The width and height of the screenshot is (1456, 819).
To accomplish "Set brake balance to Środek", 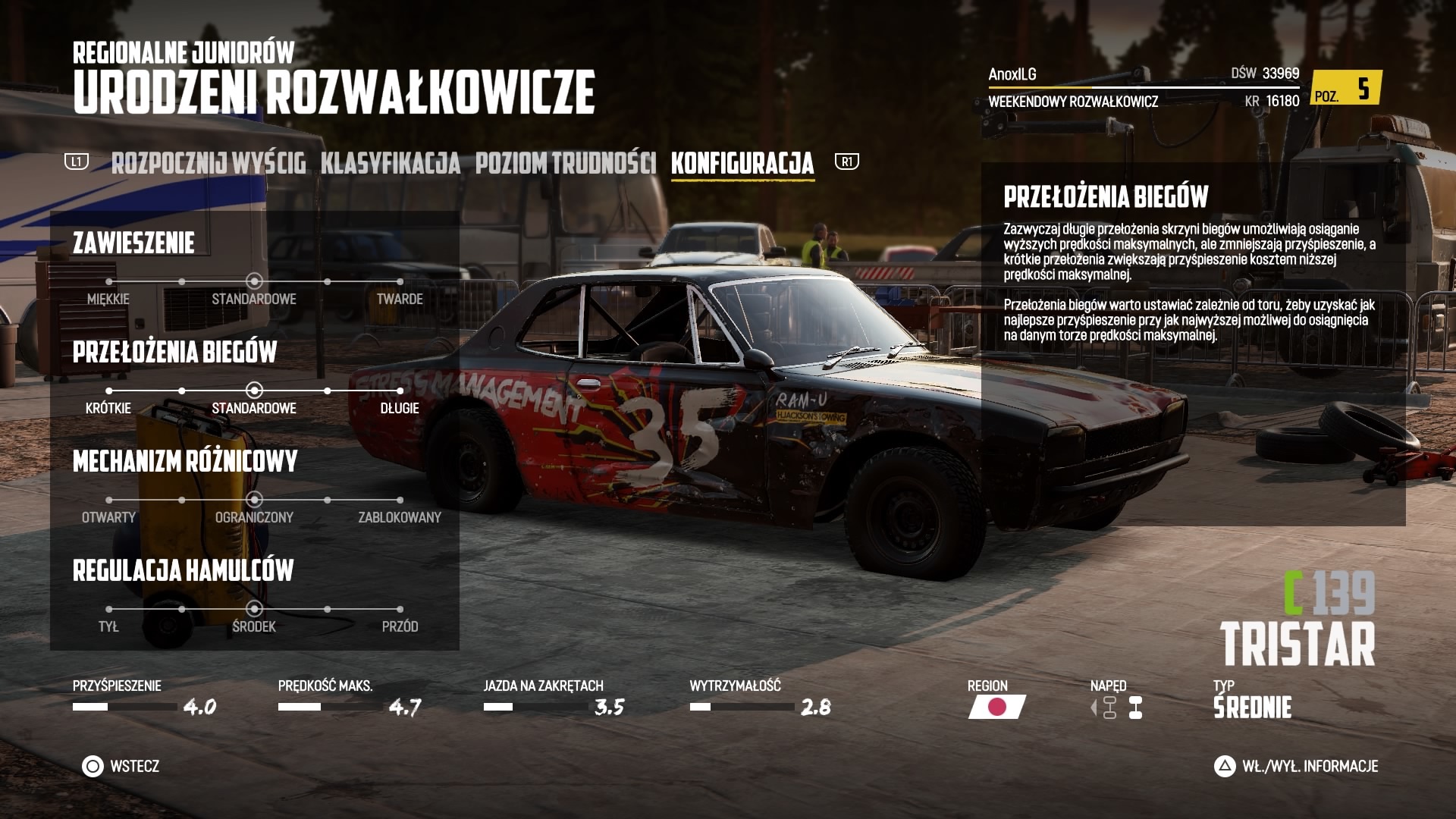I will pyautogui.click(x=254, y=610).
